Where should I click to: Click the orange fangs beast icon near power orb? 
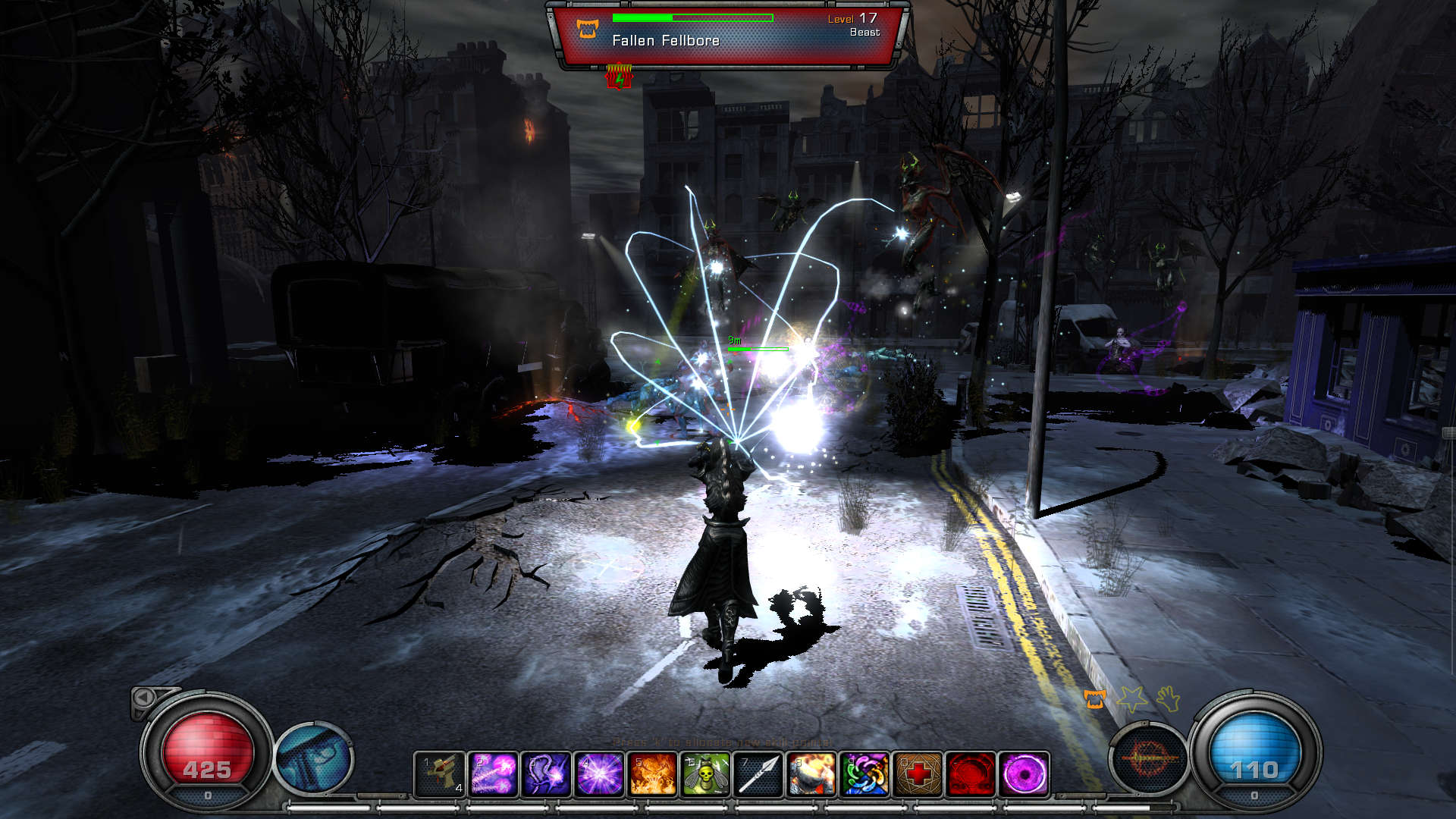[1094, 699]
